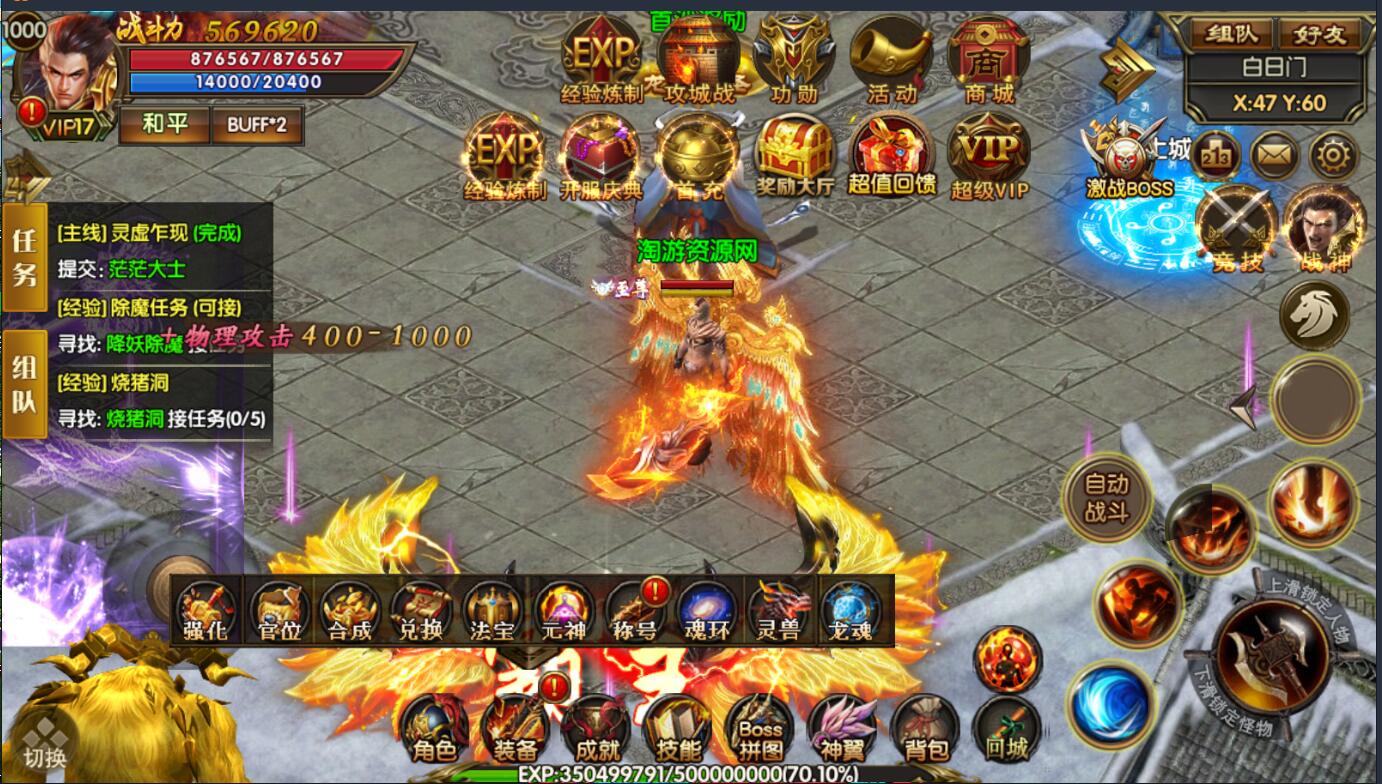Screen dimensions: 1382x784
Task: Open the BUFF*2 status button
Action: pos(257,125)
